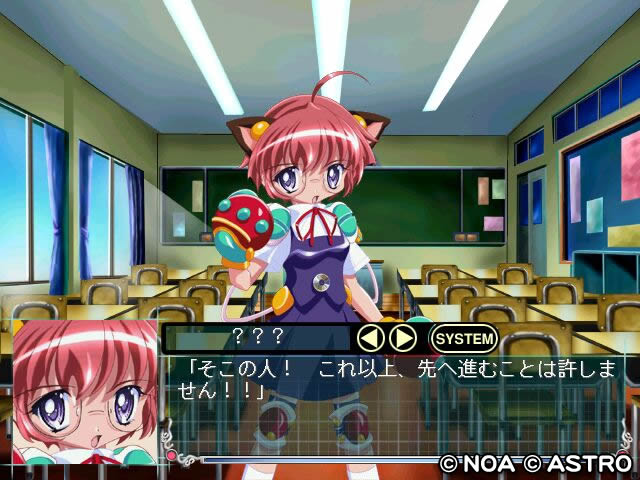The height and width of the screenshot is (480, 640).
Task: Click the right arrow forward button
Action: click(402, 337)
